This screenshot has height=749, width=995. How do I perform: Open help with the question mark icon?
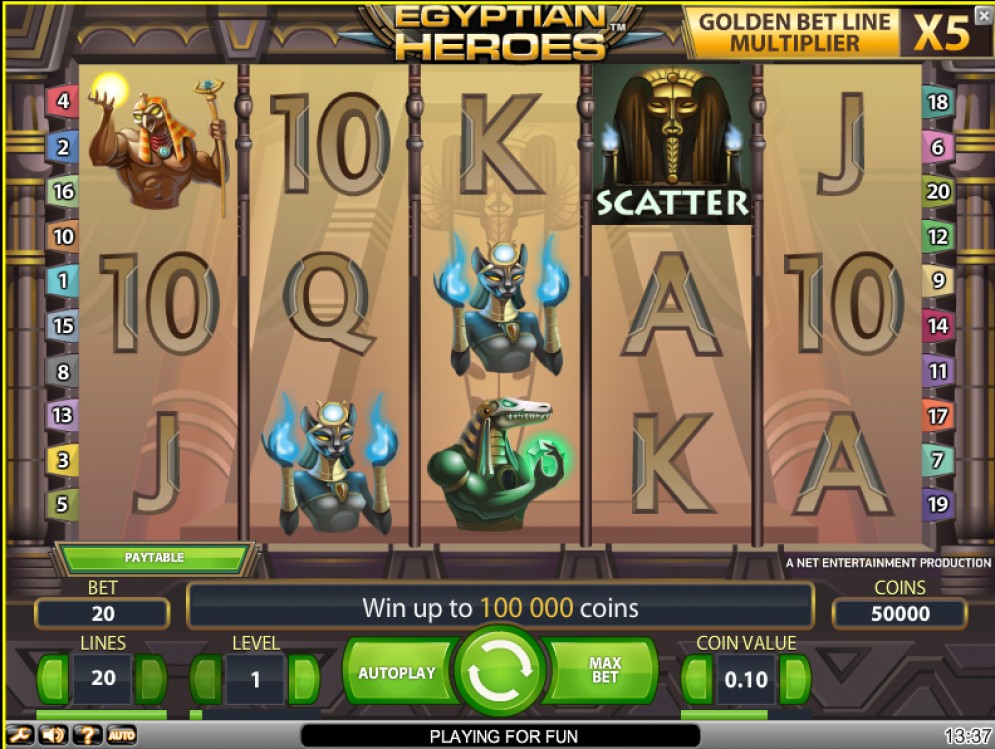tap(87, 736)
